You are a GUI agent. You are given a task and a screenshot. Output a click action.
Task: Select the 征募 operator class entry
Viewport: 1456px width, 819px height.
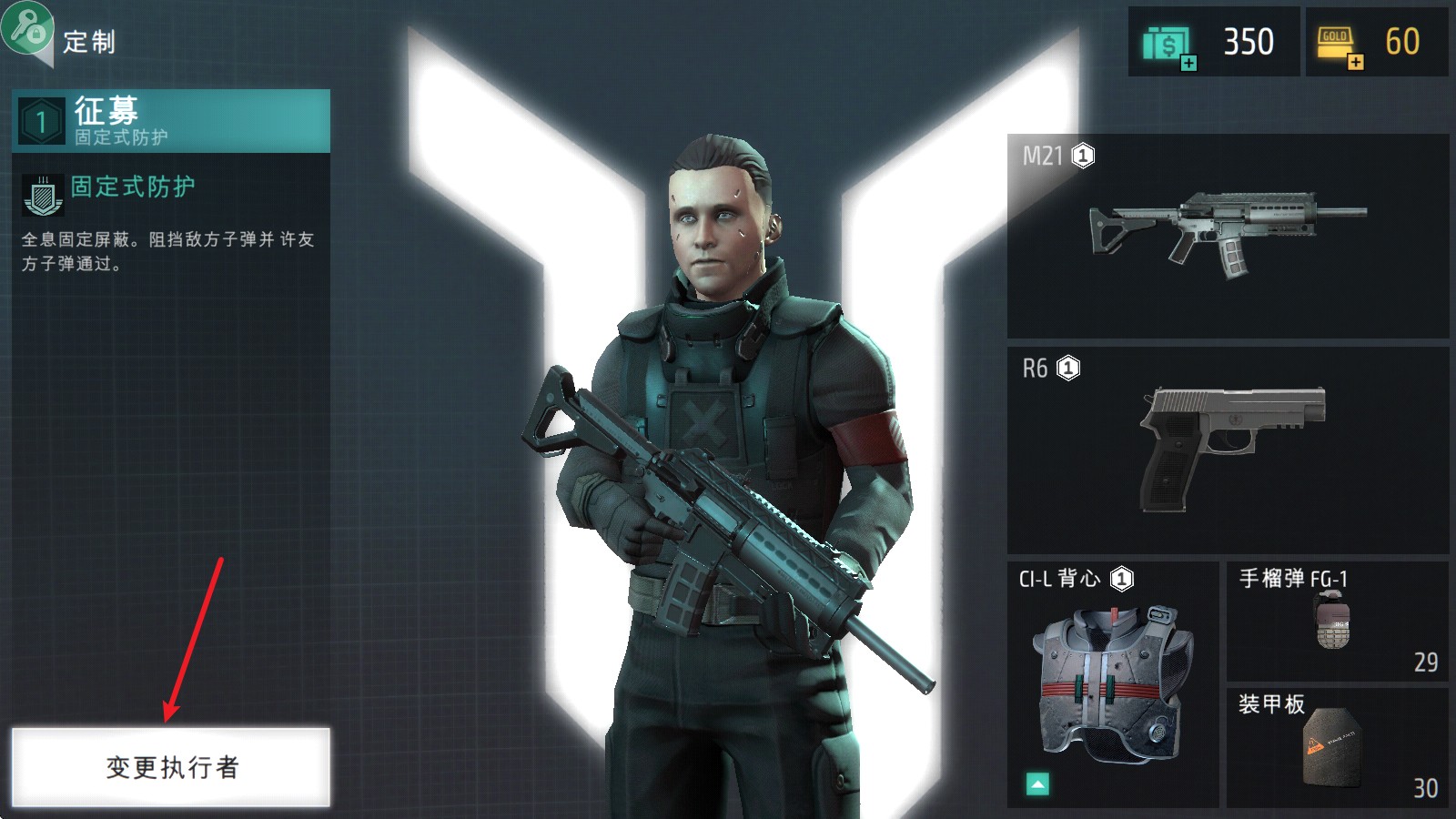click(171, 120)
